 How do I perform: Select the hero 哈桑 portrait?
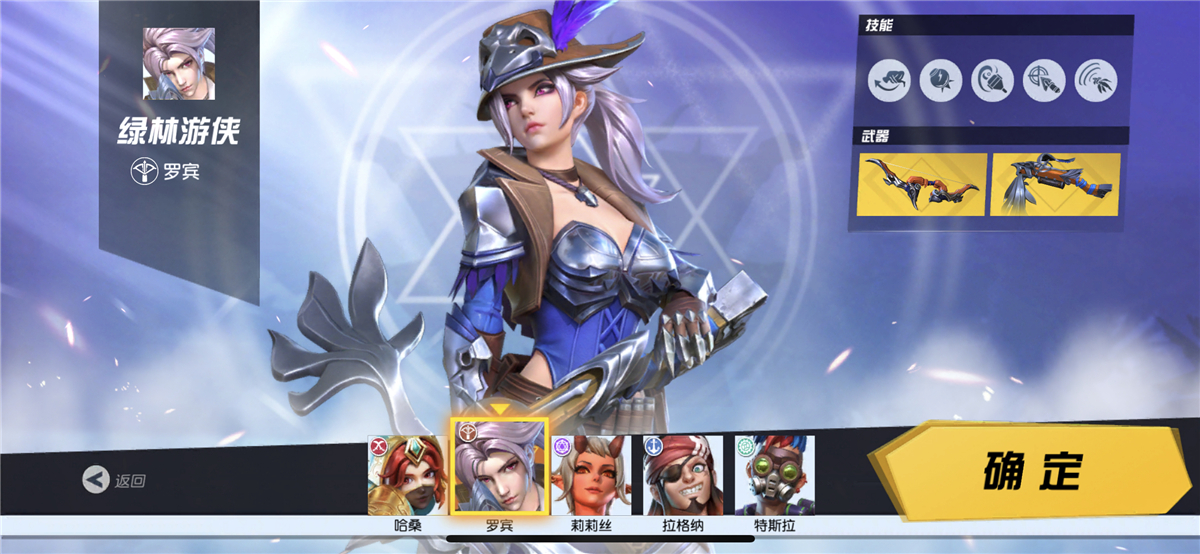coord(407,475)
